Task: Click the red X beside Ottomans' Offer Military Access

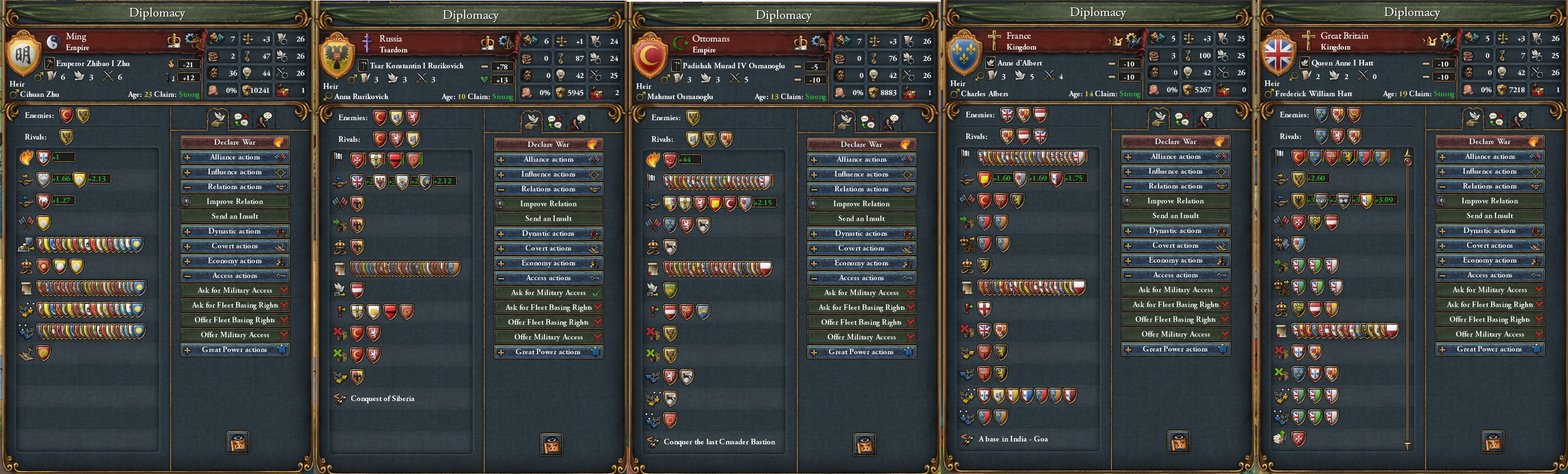Action: pos(911,337)
